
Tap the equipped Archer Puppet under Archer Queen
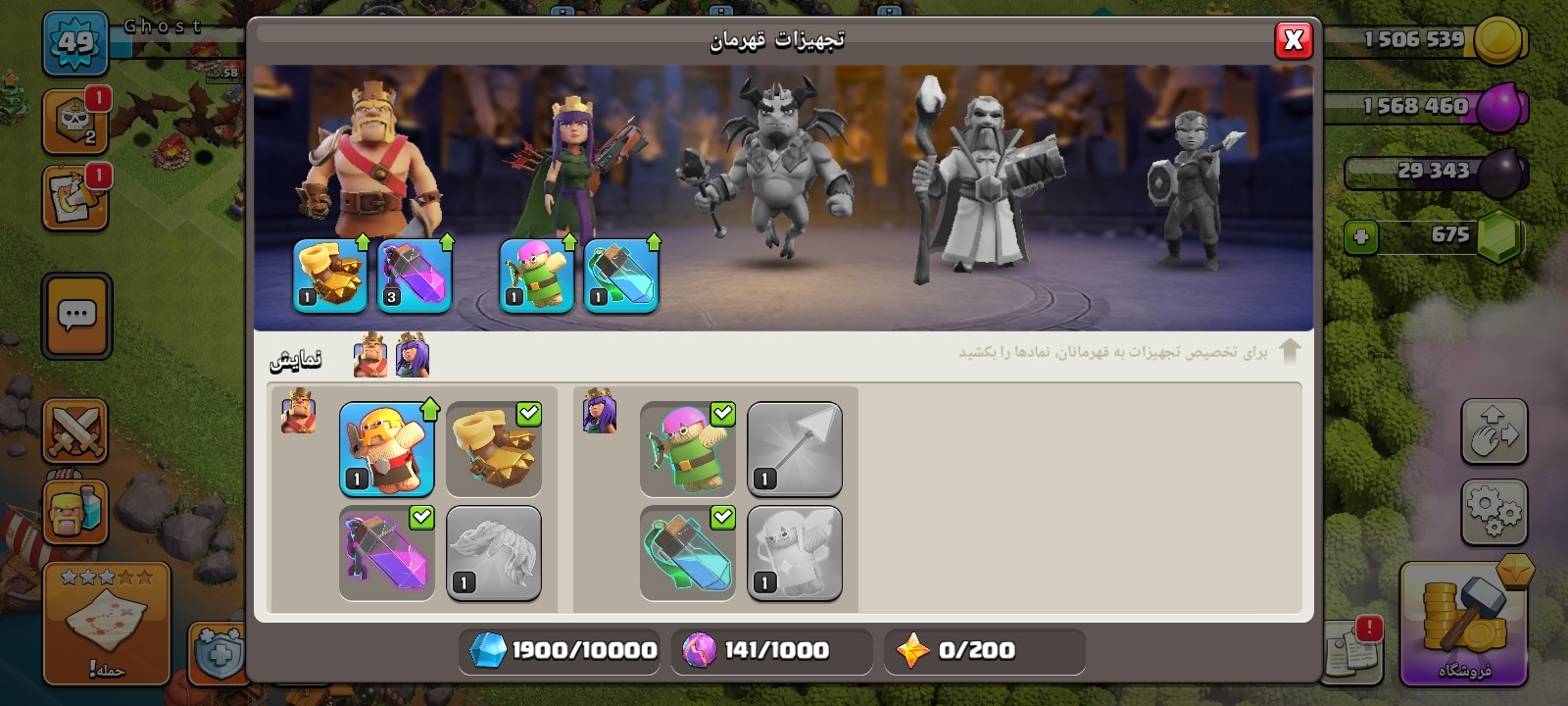537,276
